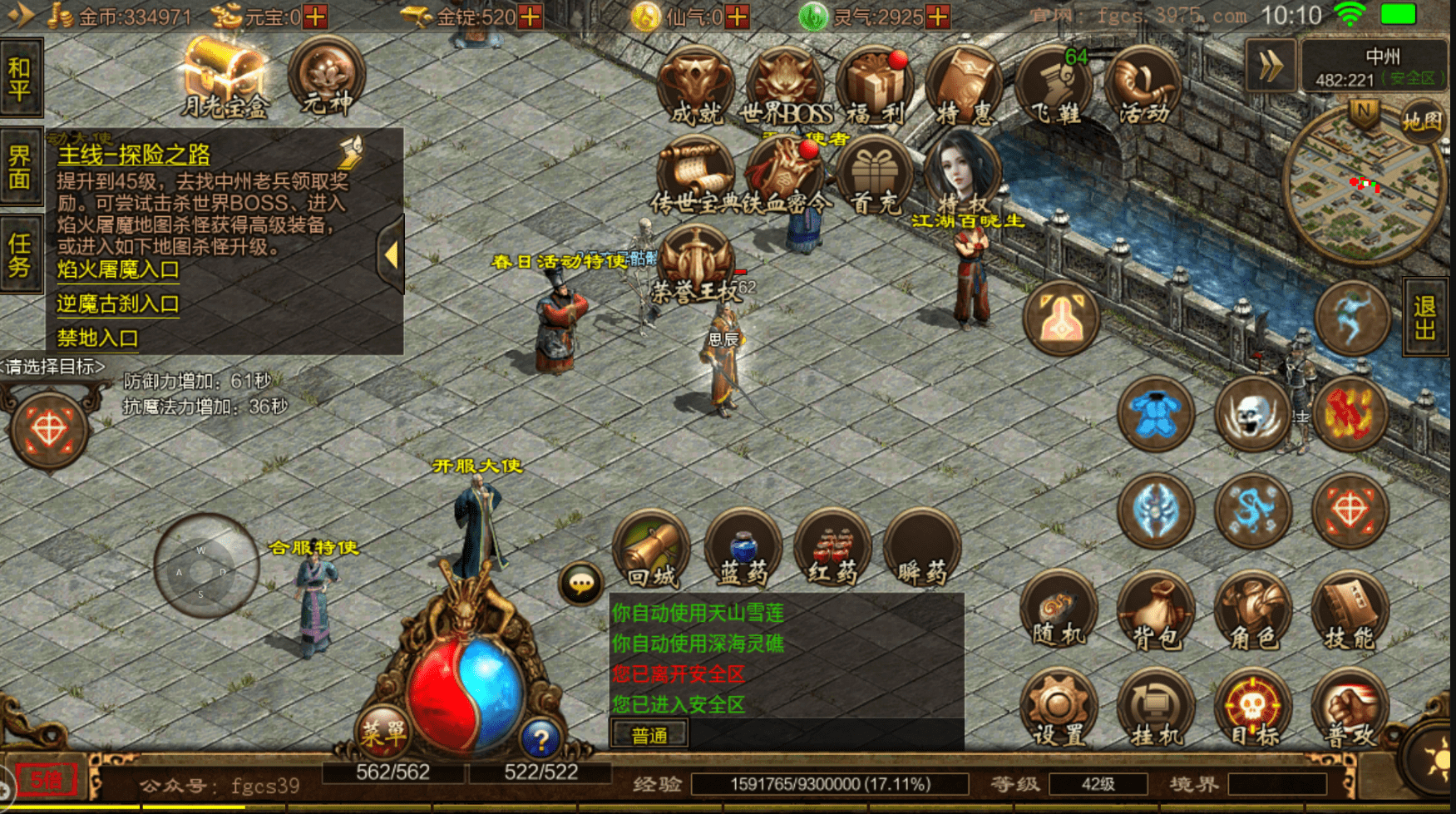Open the 成就 achievements icon
Screen dimensions: 1456x814
[x=695, y=87]
